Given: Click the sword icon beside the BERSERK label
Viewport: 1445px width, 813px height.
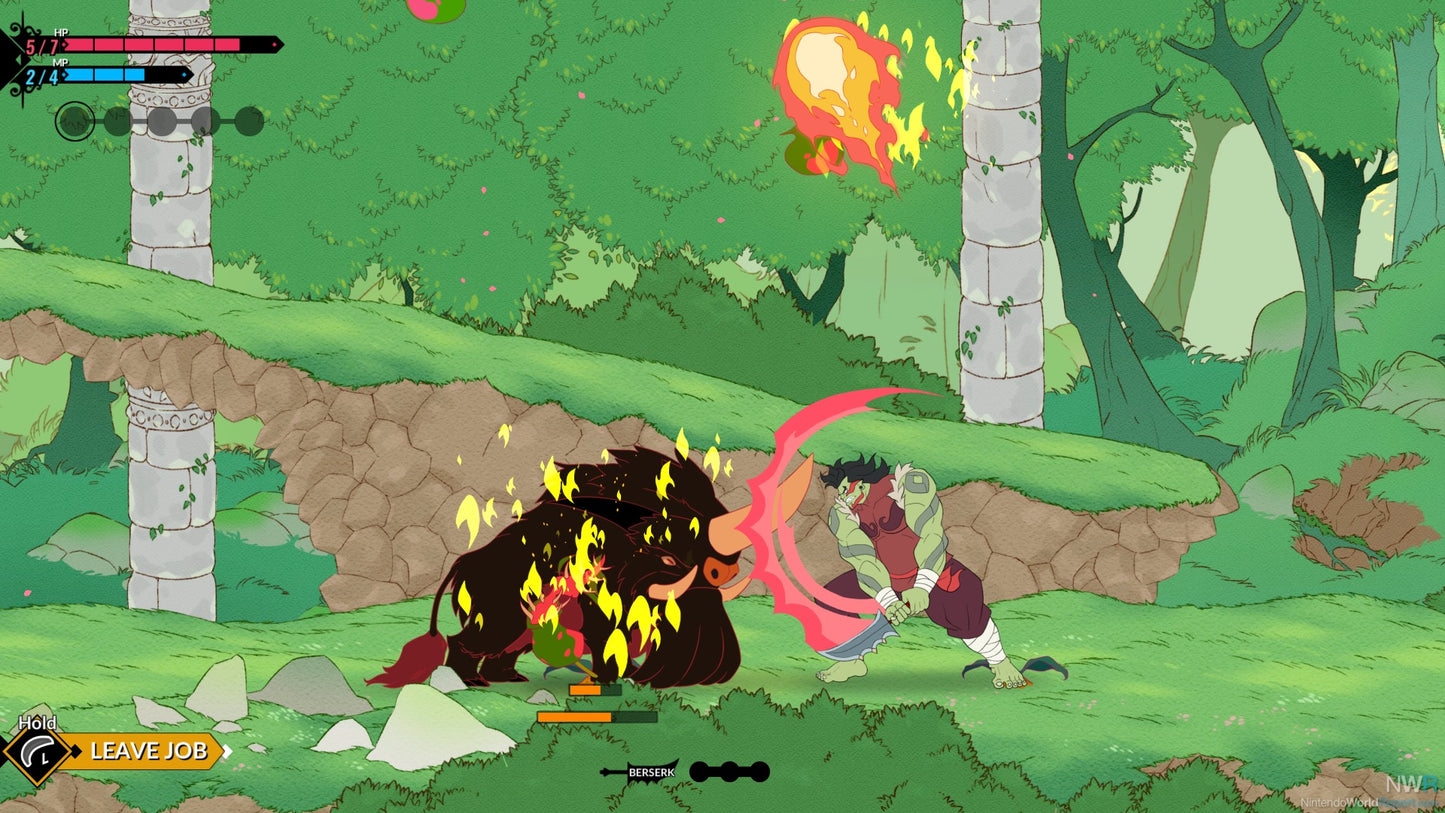Looking at the screenshot, I should click(607, 772).
